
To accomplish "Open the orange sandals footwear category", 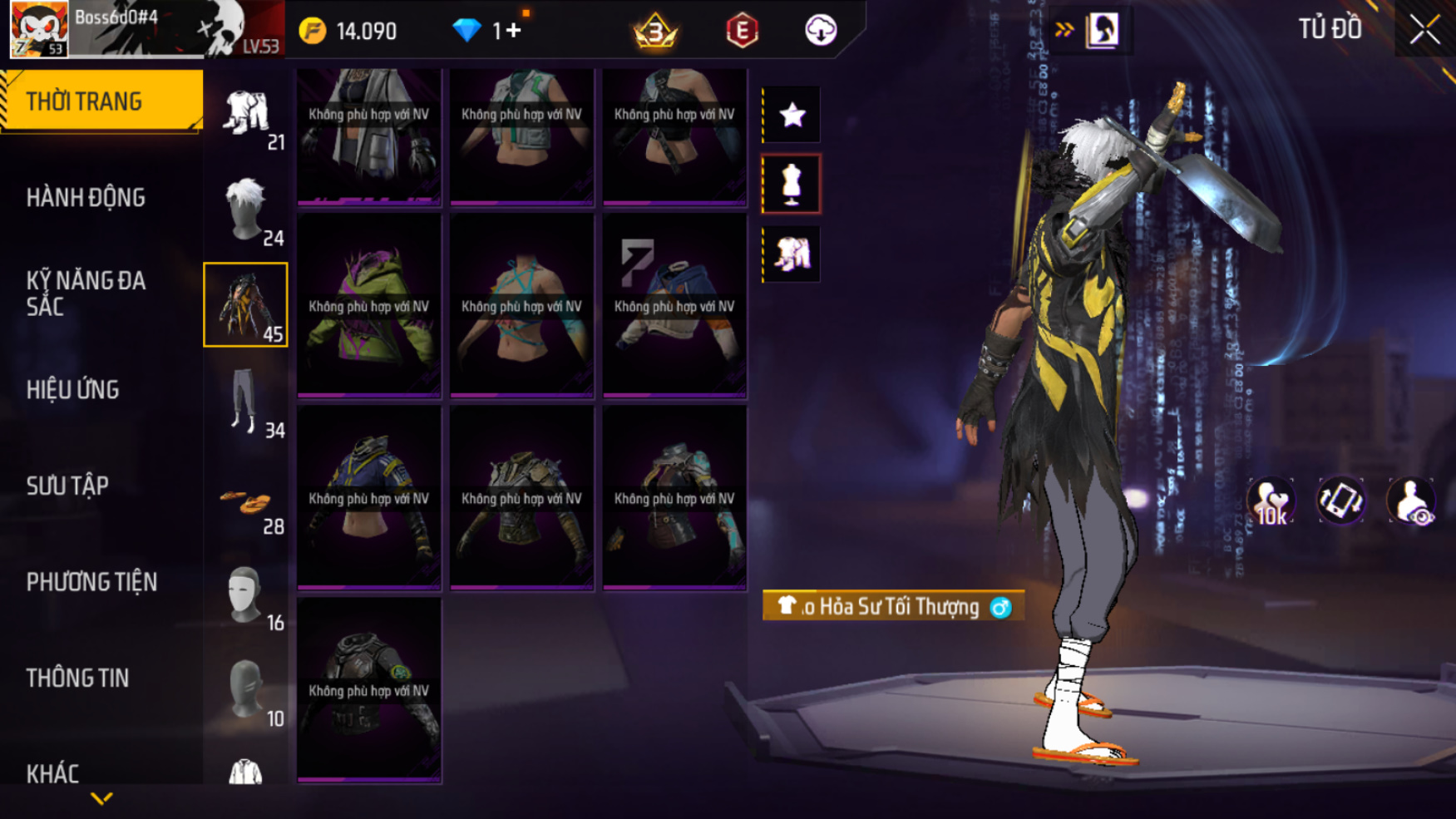I will point(246,503).
